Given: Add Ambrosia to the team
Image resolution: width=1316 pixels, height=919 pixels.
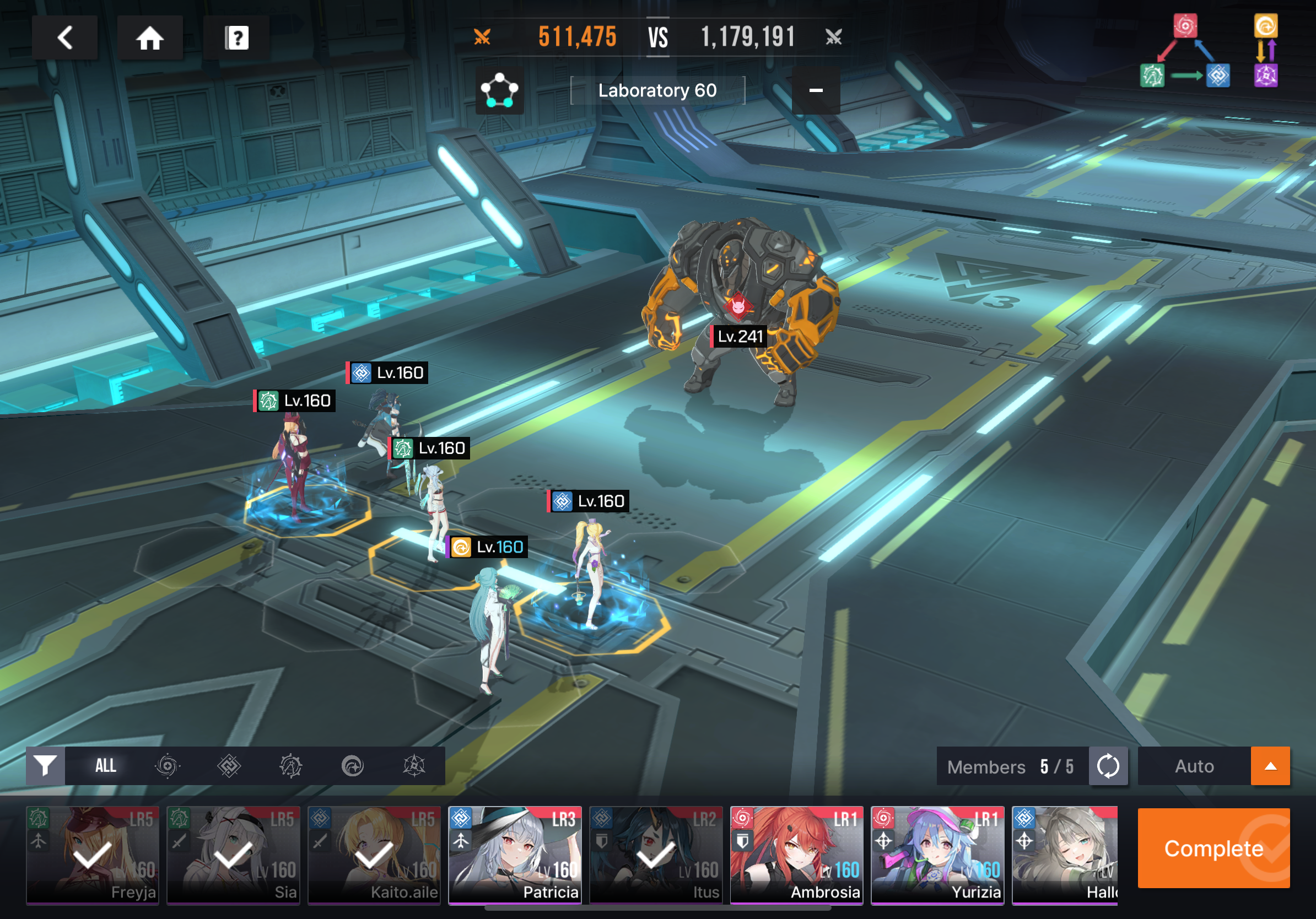Looking at the screenshot, I should [797, 855].
